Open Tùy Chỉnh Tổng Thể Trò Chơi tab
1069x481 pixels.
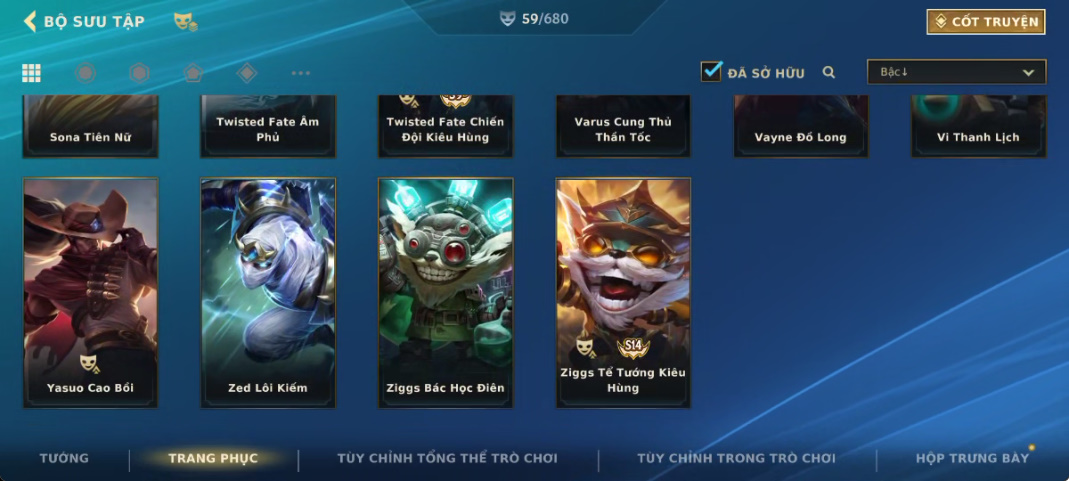(447, 458)
